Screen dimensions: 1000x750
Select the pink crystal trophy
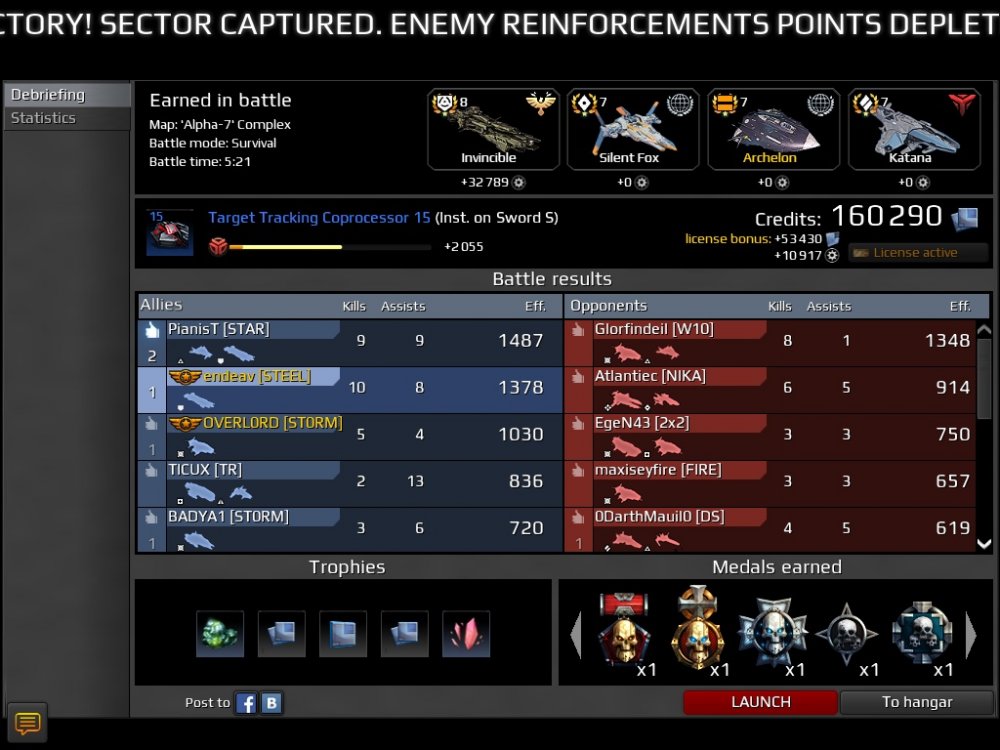tap(466, 634)
